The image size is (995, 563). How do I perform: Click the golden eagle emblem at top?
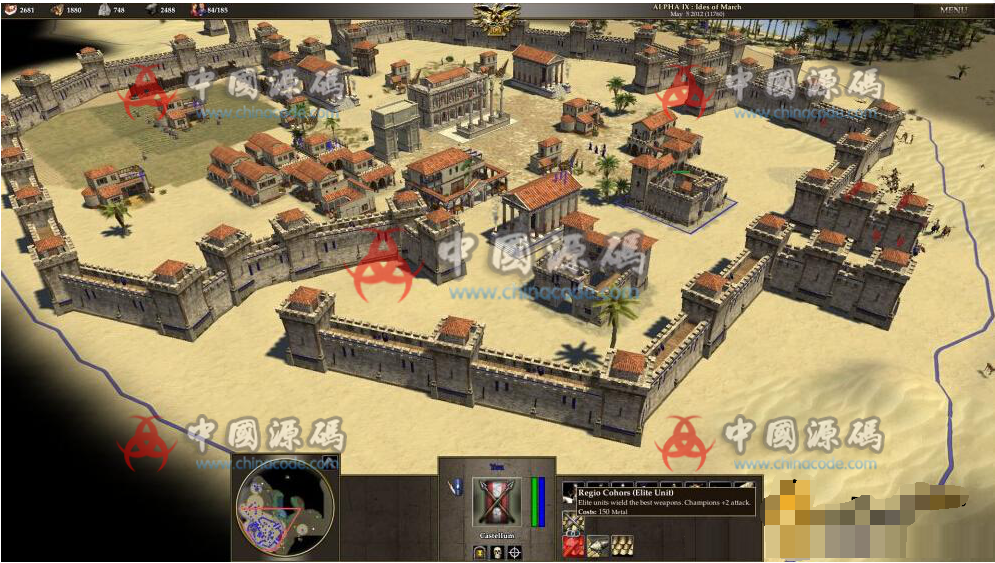[x=491, y=17]
